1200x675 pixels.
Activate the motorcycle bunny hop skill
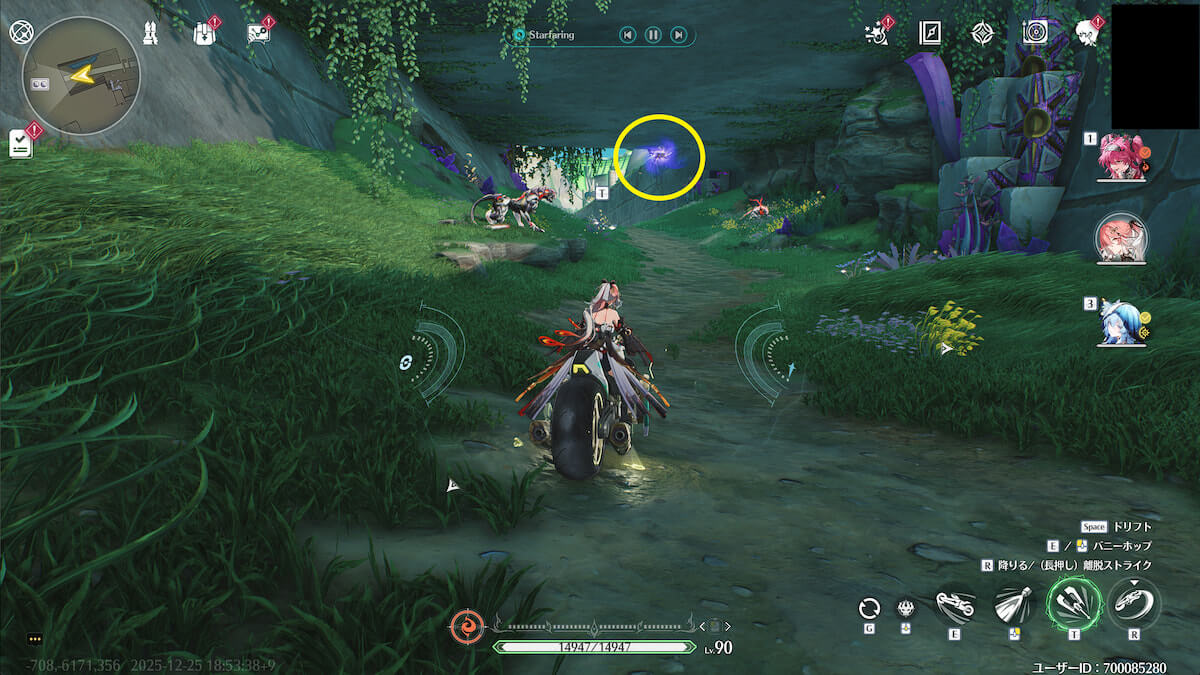(957, 607)
